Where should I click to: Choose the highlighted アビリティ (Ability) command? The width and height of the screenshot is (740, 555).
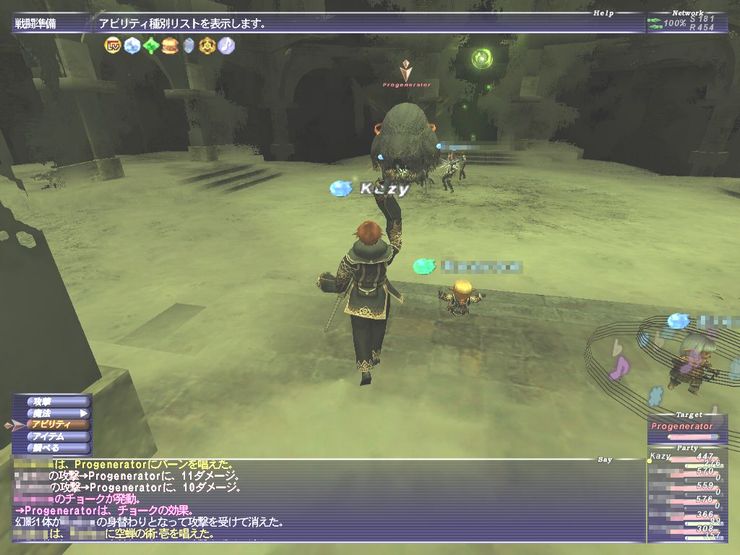pyautogui.click(x=56, y=425)
